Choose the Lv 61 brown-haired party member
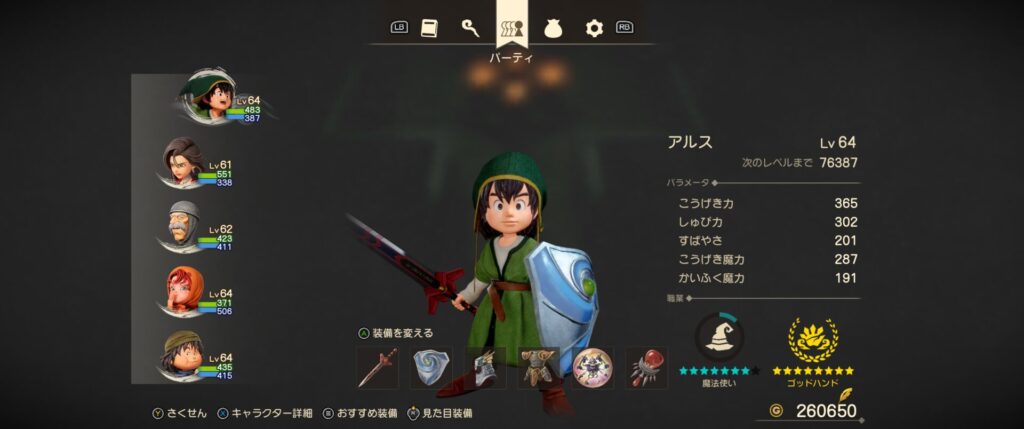Viewport: 1024px width, 429px height. click(x=184, y=163)
